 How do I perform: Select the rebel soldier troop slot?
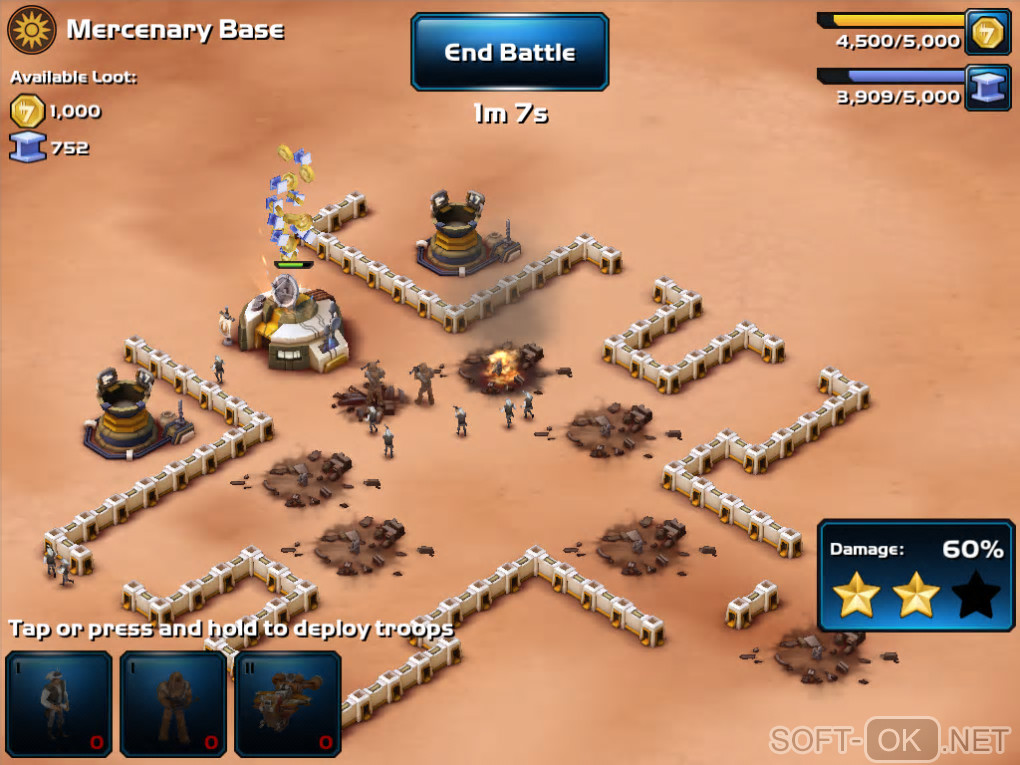(59, 703)
